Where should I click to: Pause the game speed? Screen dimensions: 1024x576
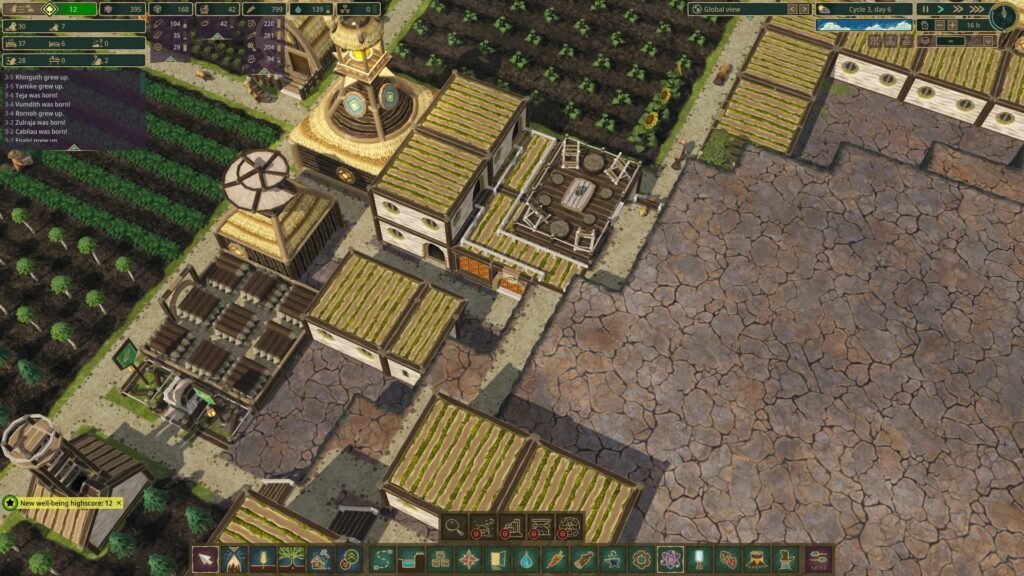pyautogui.click(x=925, y=9)
